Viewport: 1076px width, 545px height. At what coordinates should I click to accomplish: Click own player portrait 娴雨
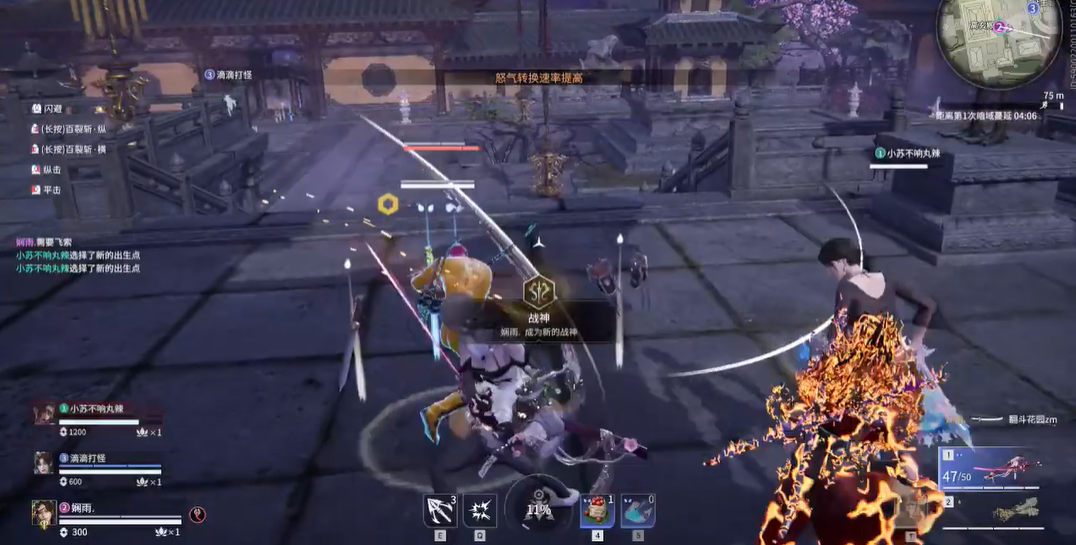44,512
